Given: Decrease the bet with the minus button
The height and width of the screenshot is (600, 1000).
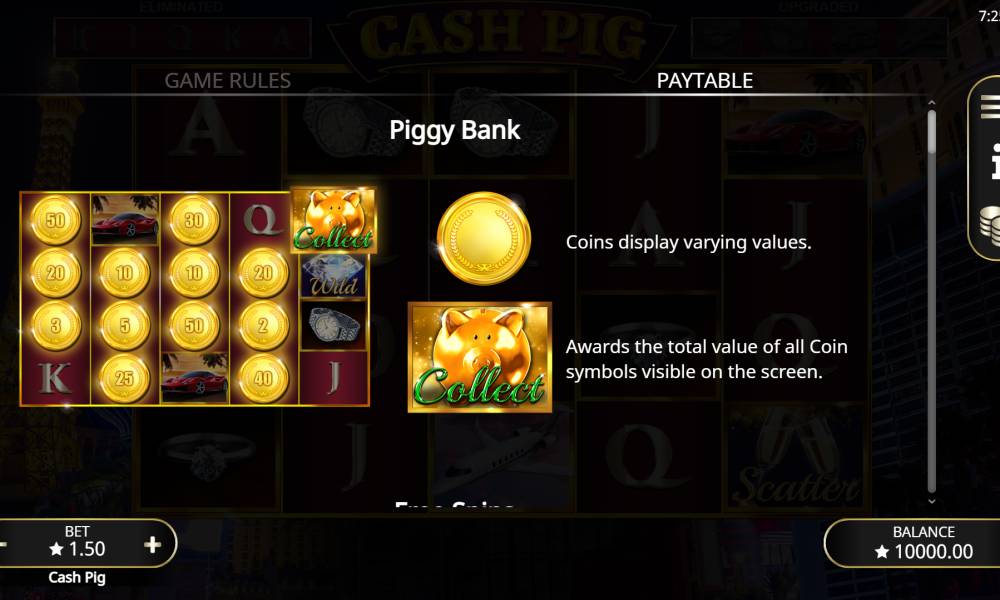Looking at the screenshot, I should pos(4,545).
